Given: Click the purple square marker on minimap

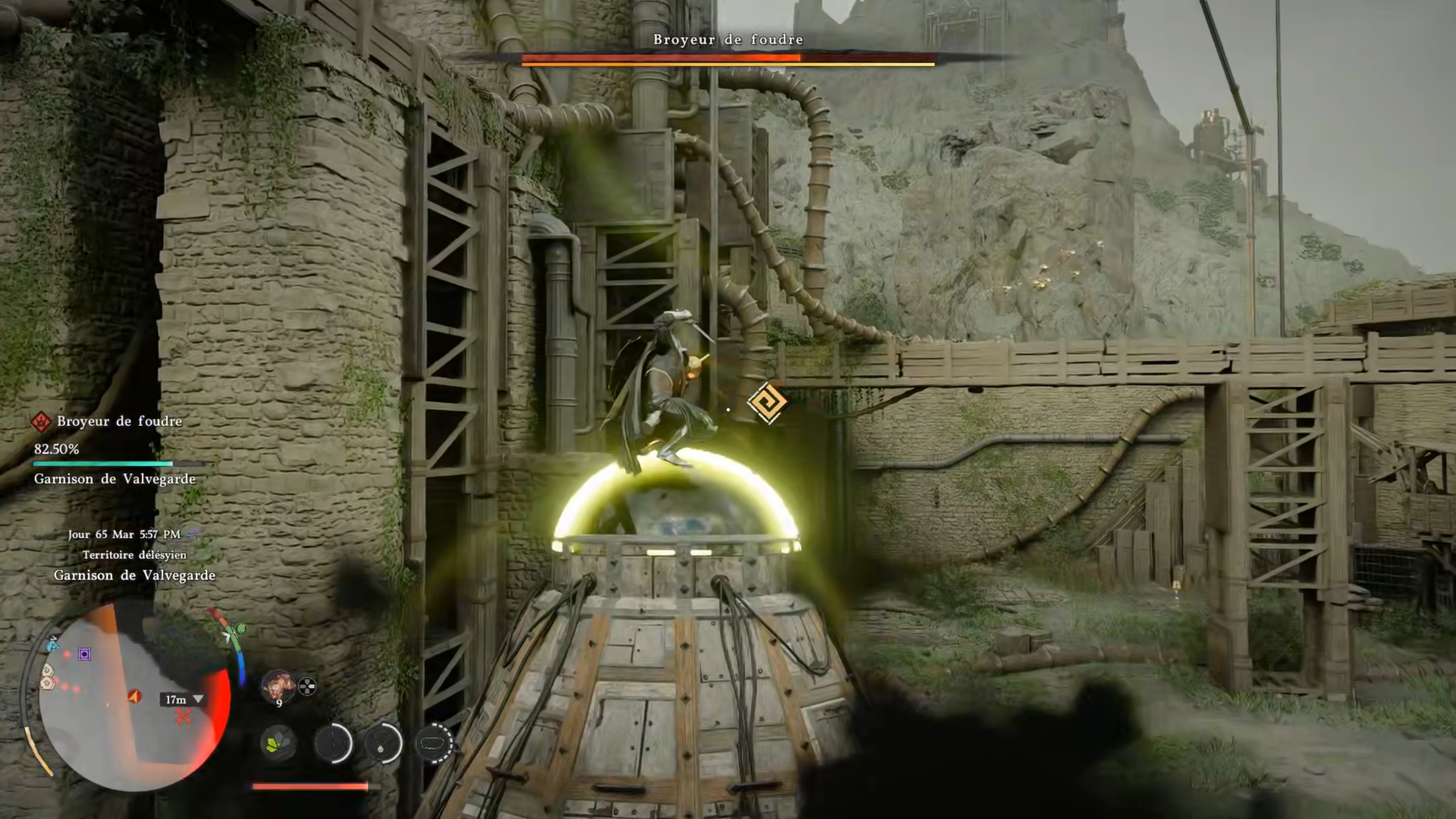Looking at the screenshot, I should click(x=85, y=654).
